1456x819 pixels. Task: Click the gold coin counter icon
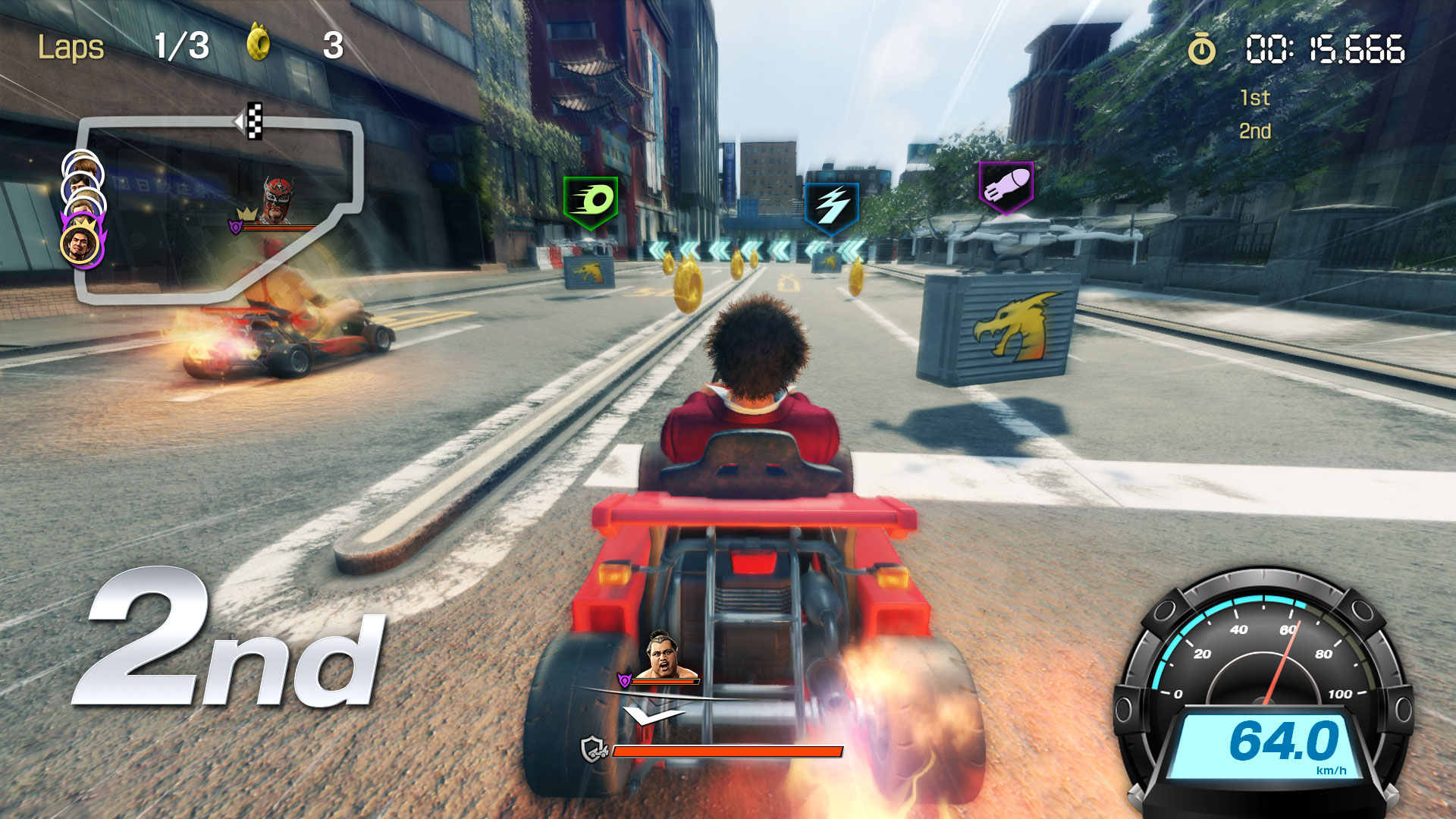pos(259,42)
